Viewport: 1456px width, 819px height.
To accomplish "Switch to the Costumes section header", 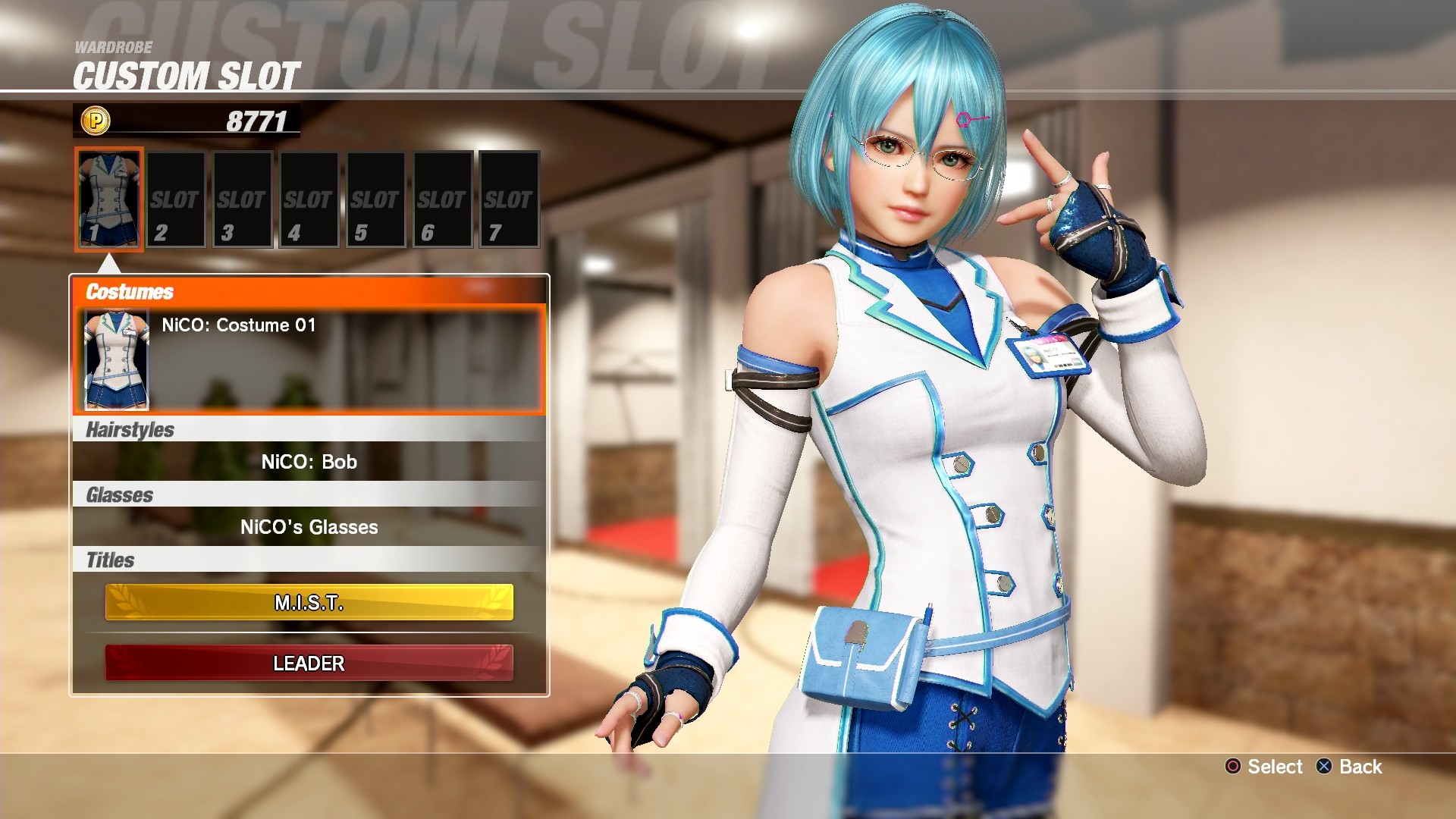I will point(129,291).
